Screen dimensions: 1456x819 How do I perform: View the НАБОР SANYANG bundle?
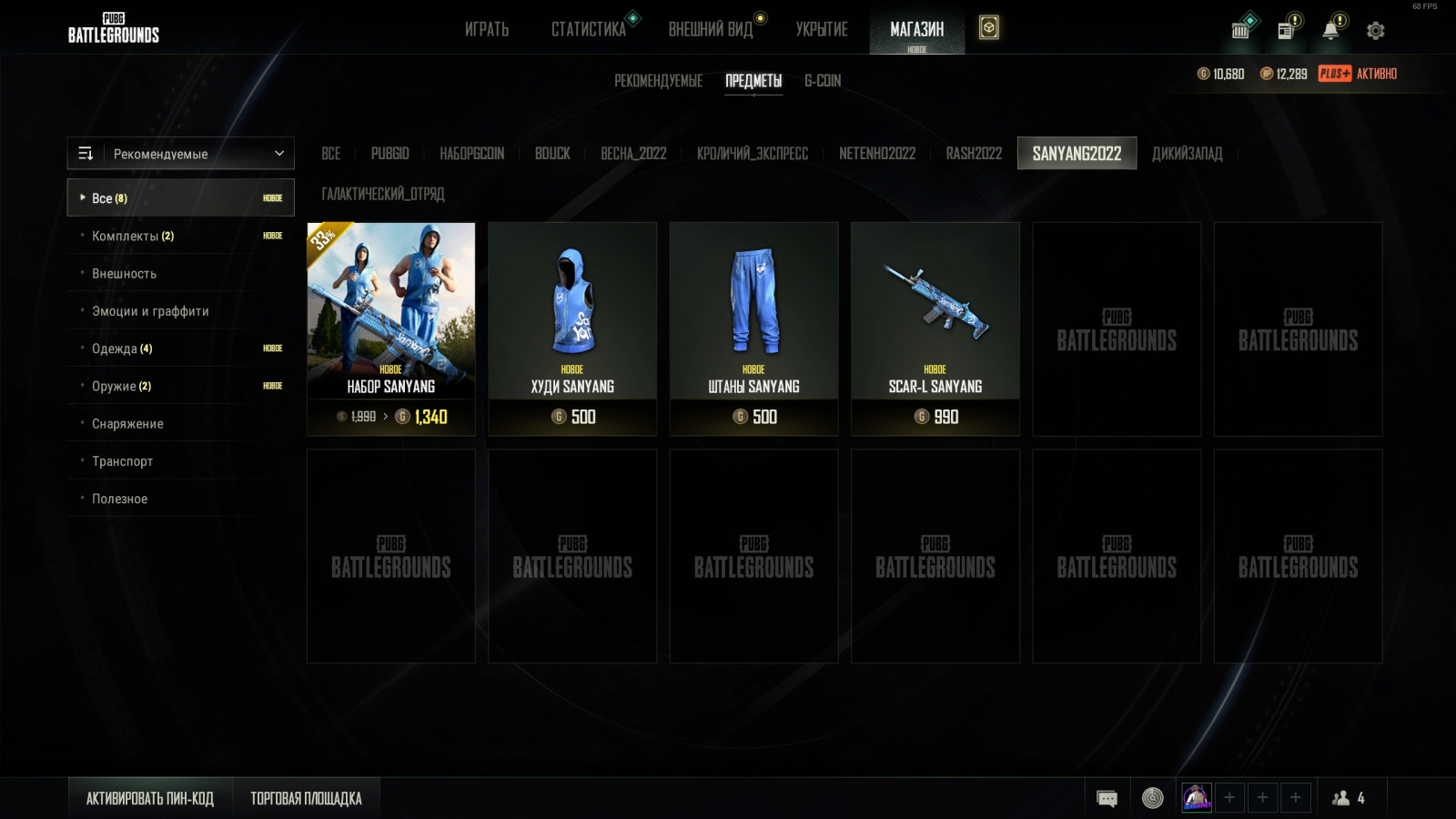tap(391, 328)
